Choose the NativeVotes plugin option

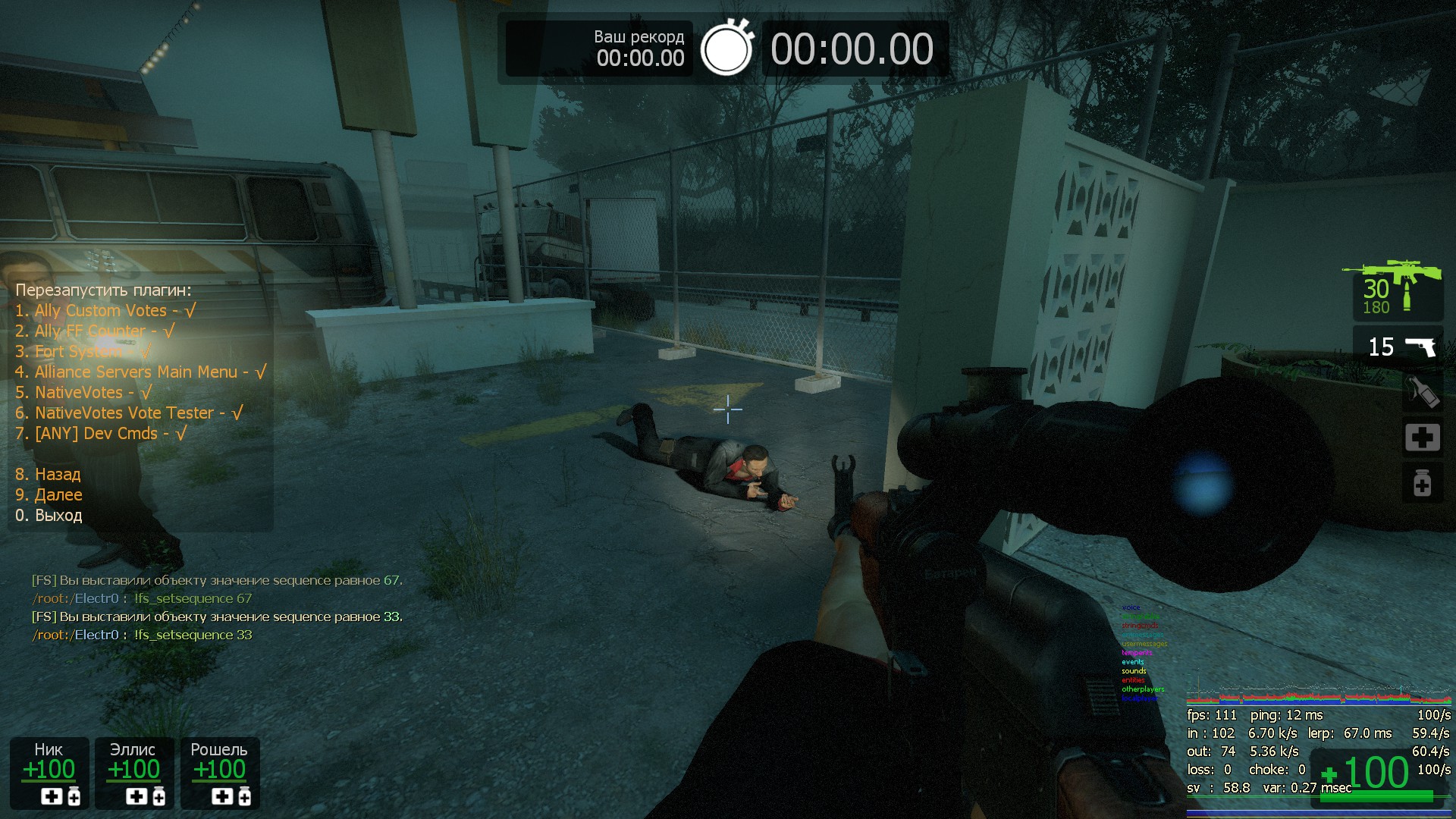[x=83, y=393]
